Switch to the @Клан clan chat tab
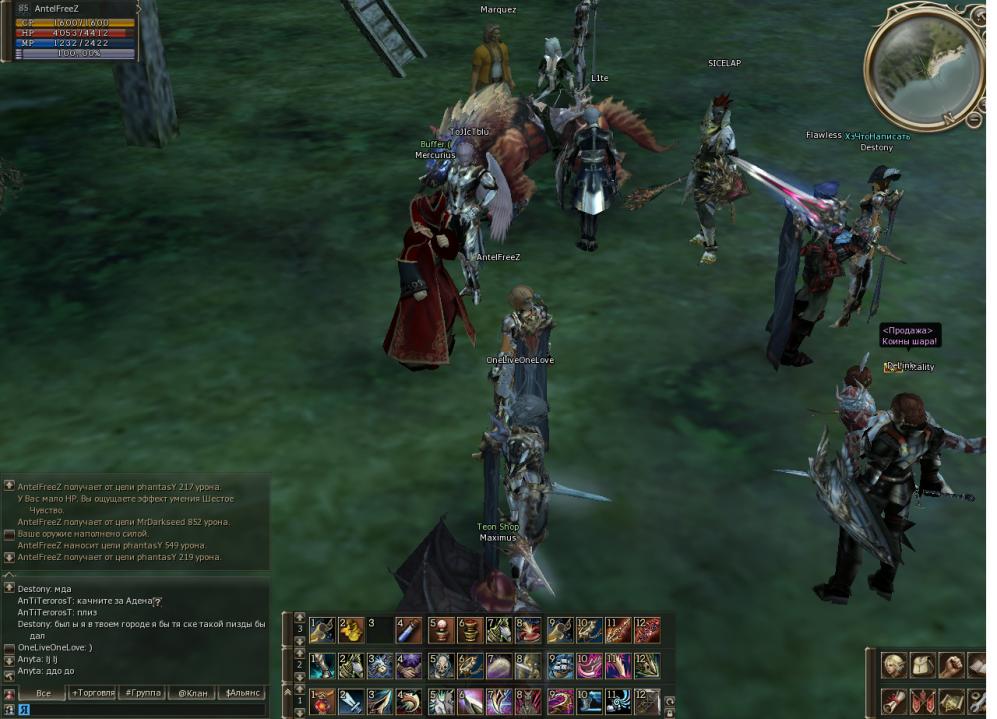997x719 pixels. point(191,692)
